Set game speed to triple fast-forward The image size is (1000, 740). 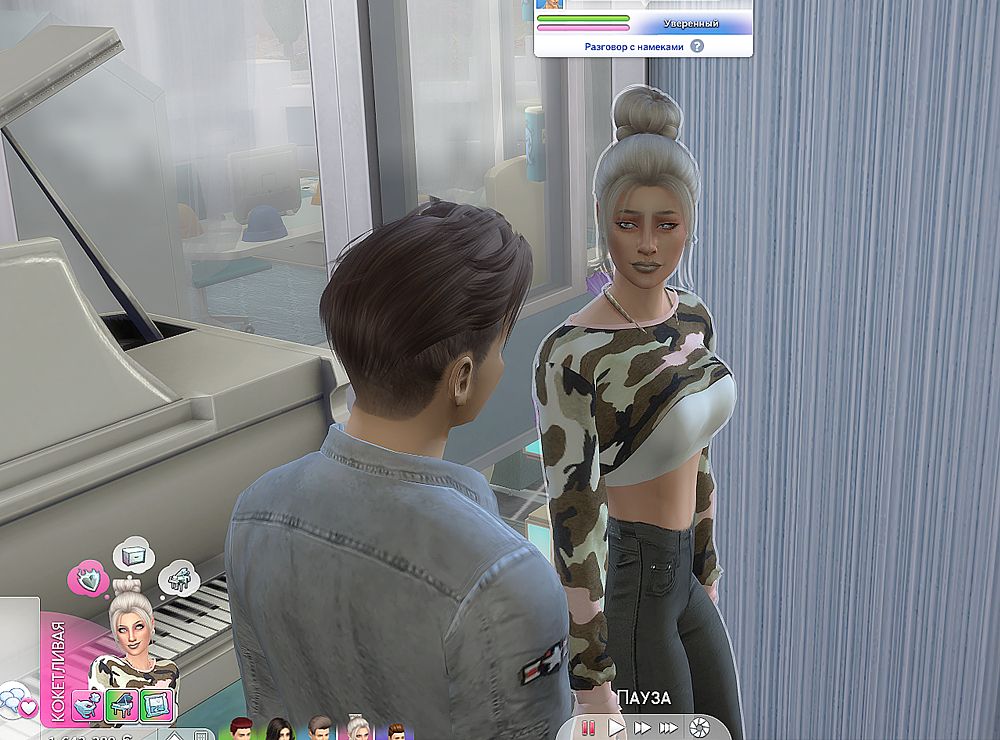tap(668, 727)
